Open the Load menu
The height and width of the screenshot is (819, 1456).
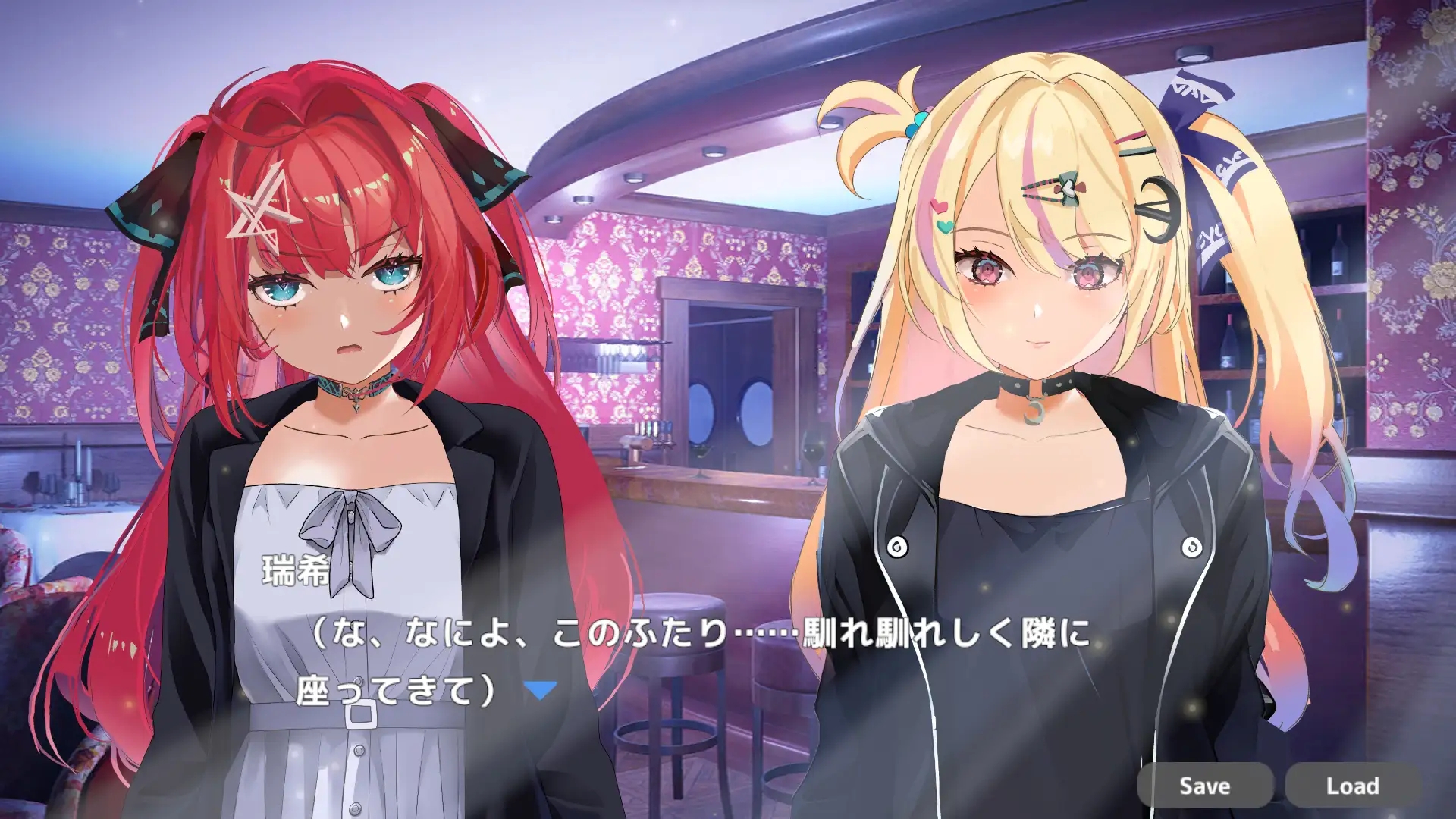coord(1352,786)
